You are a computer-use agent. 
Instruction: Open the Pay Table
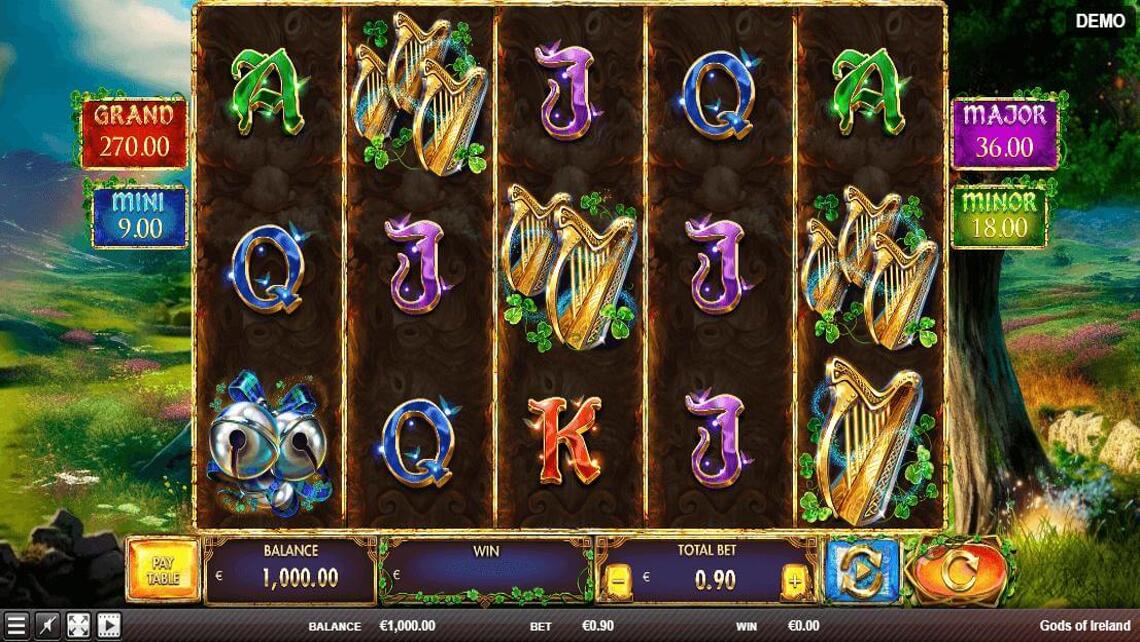pos(163,570)
